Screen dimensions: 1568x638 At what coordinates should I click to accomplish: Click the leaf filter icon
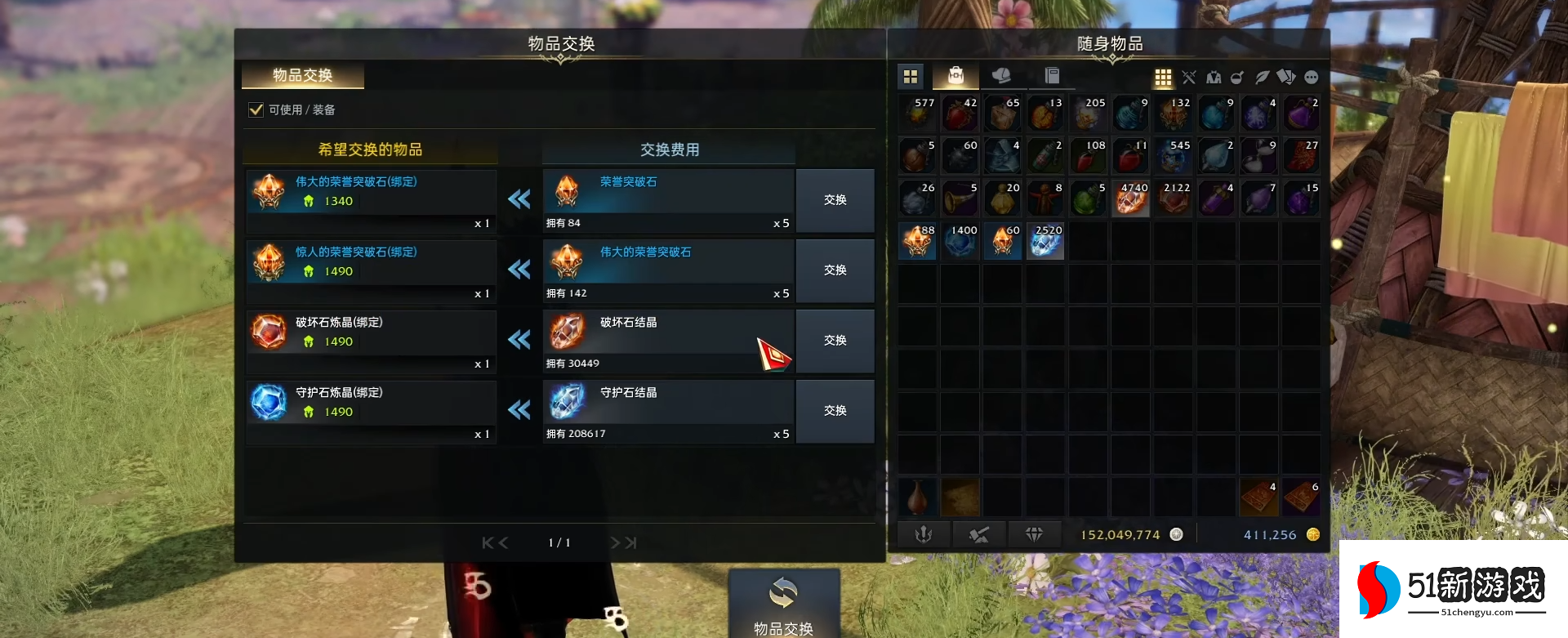tap(1262, 76)
